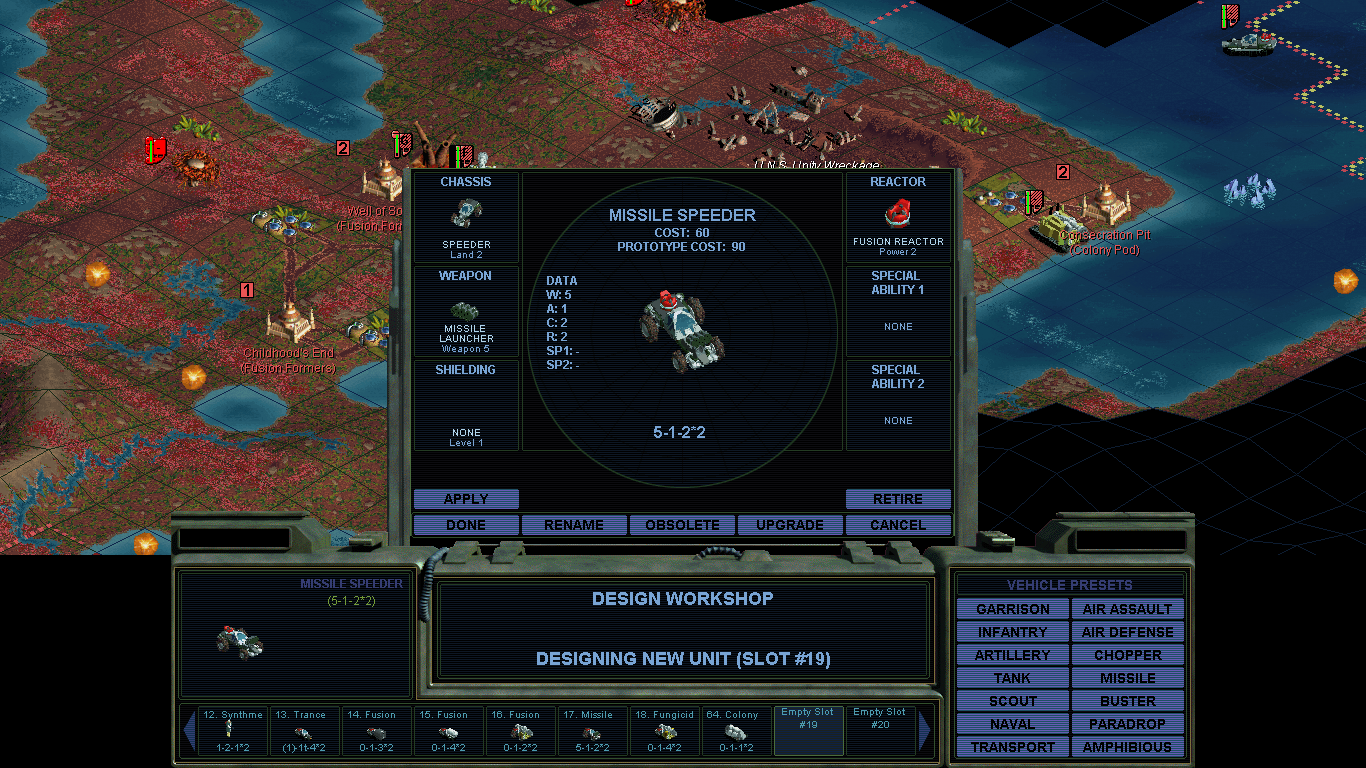
Task: Choose the Garrison vehicle preset
Action: tap(1013, 609)
